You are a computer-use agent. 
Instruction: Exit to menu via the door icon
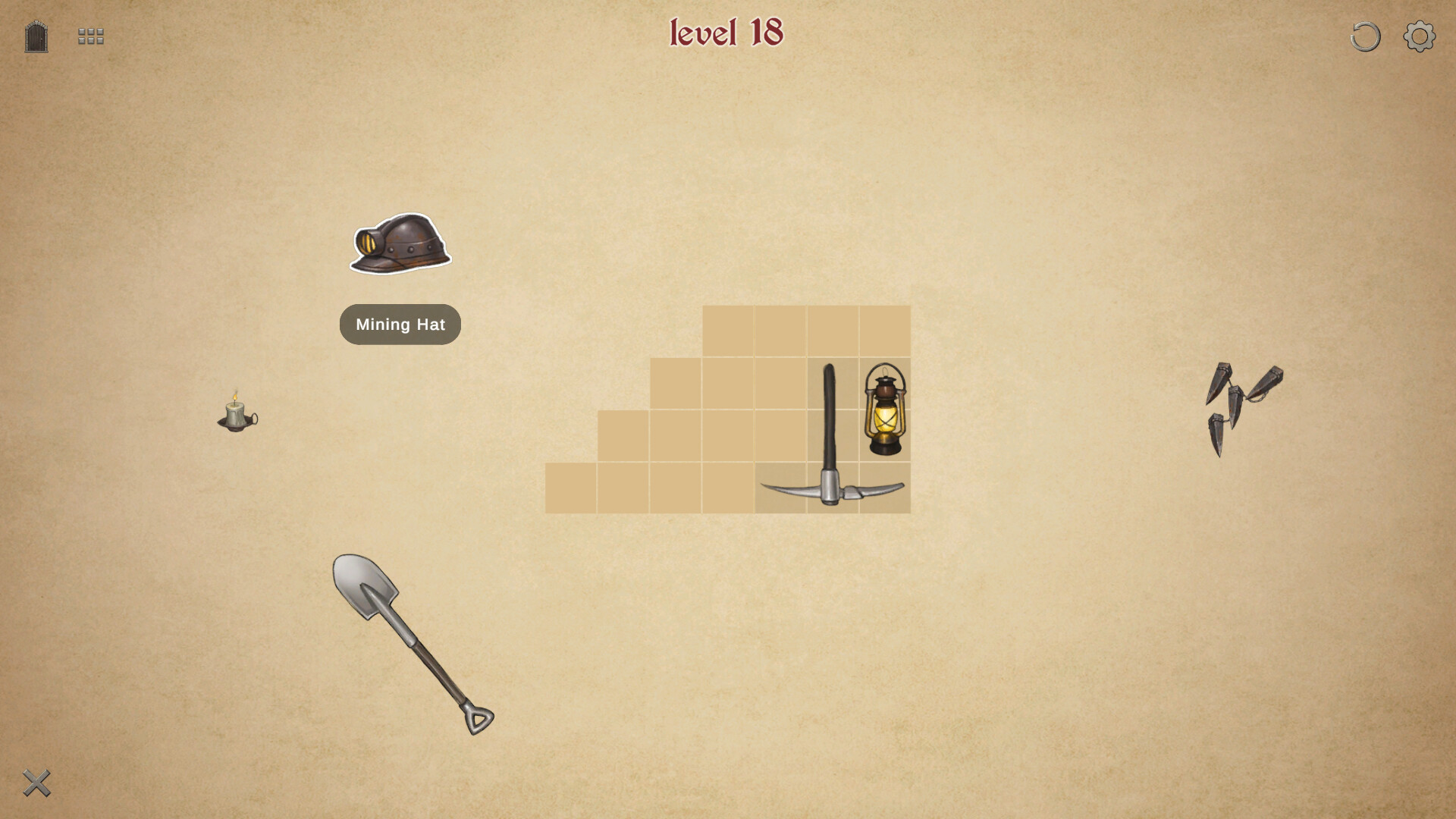pos(35,35)
